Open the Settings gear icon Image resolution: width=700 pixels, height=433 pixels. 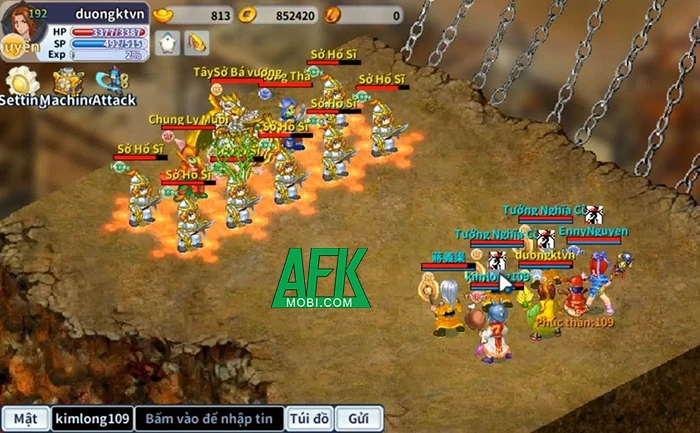[21, 81]
